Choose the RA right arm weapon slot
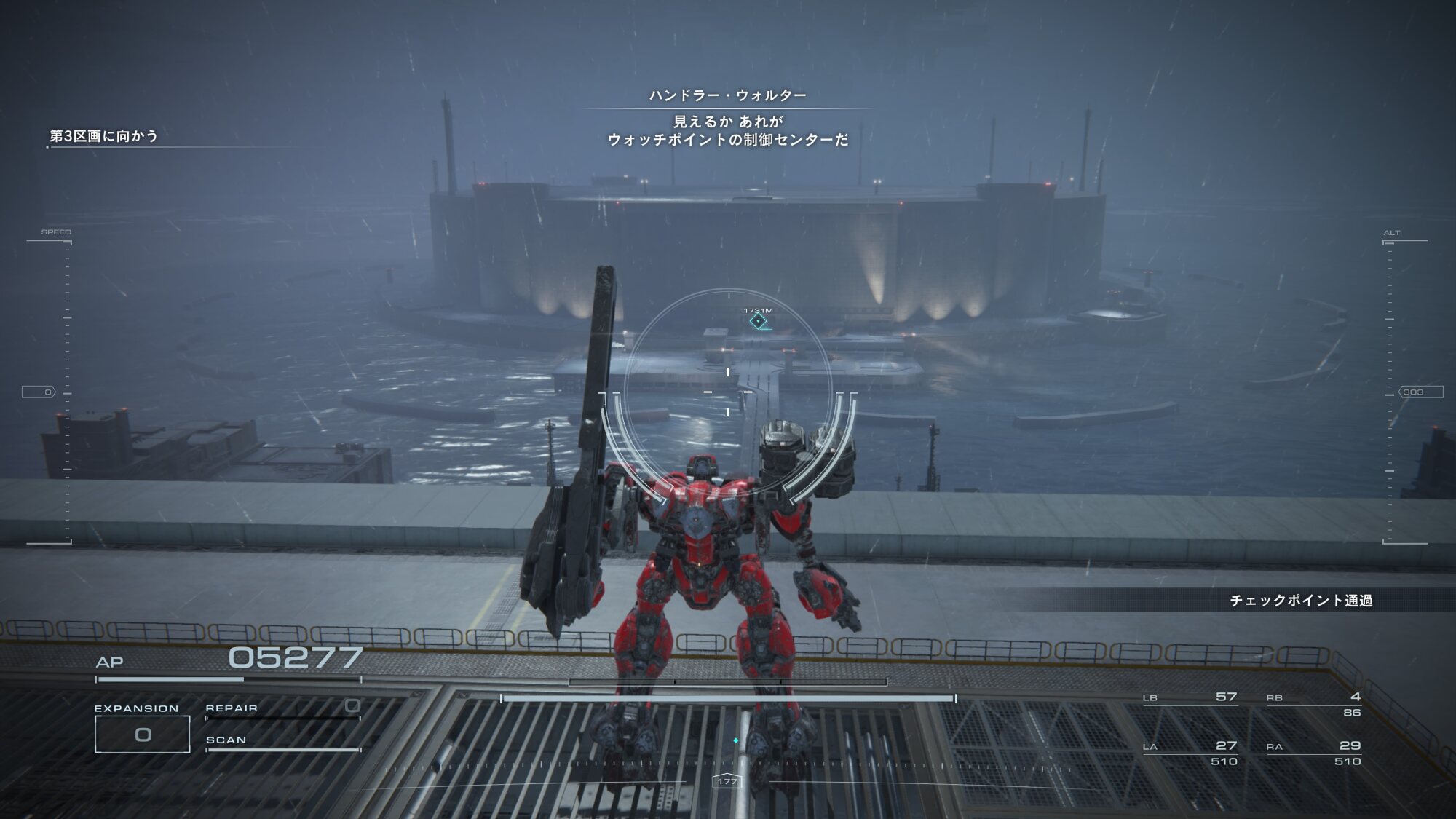Screen dimensions: 1456x819 point(1313,753)
